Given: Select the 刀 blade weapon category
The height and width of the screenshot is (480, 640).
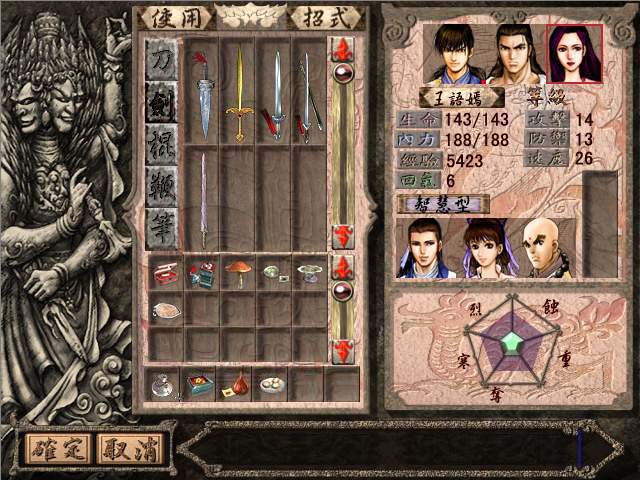Looking at the screenshot, I should [x=162, y=61].
